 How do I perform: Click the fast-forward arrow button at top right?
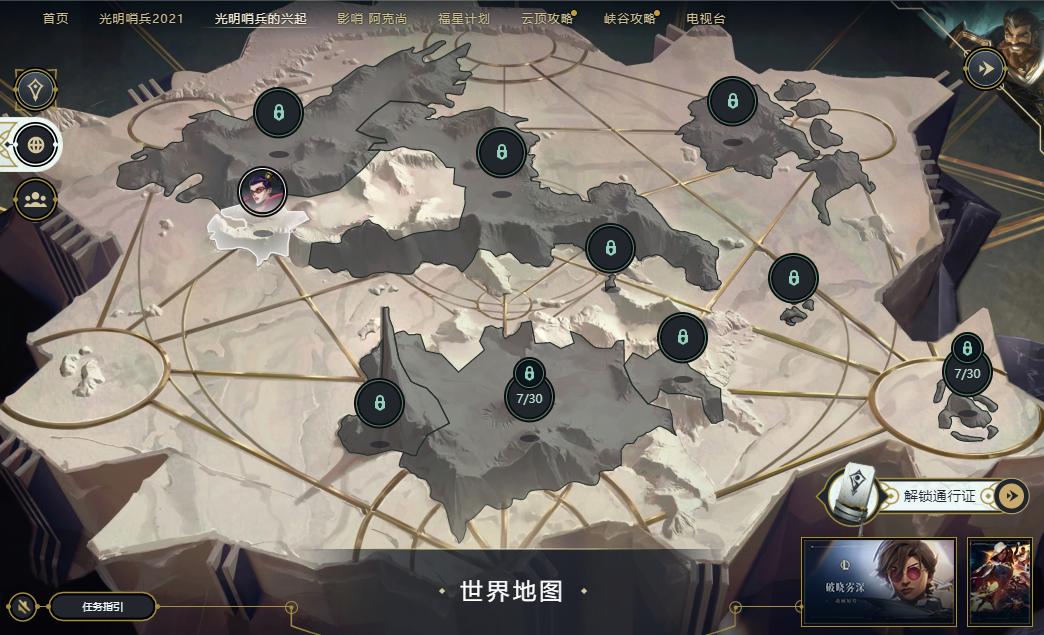[984, 68]
